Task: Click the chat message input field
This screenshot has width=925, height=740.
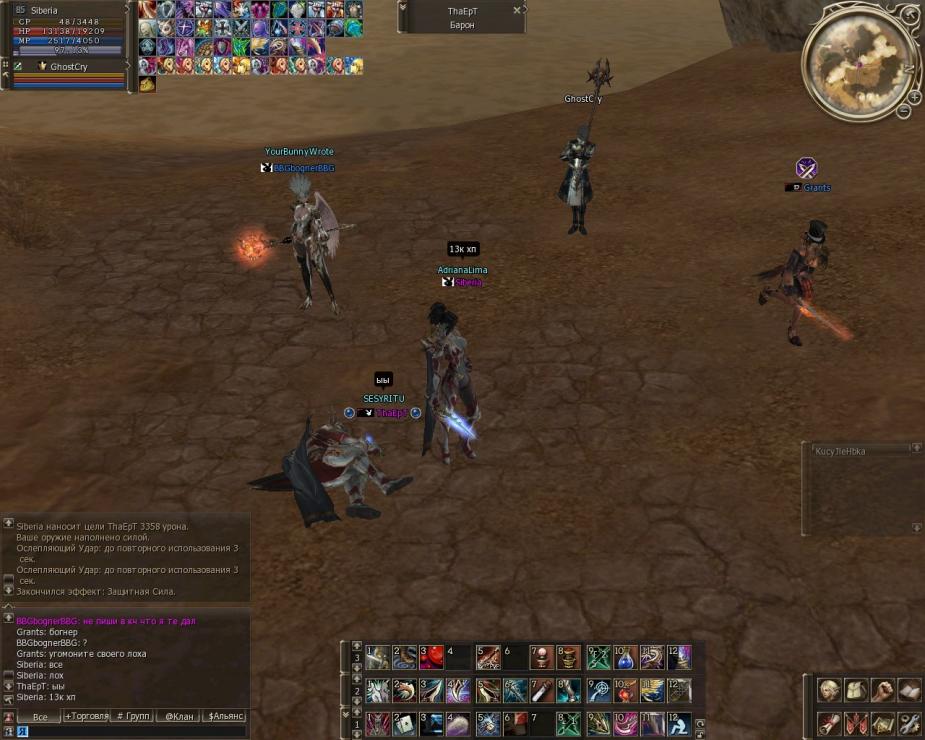Action: pos(130,731)
